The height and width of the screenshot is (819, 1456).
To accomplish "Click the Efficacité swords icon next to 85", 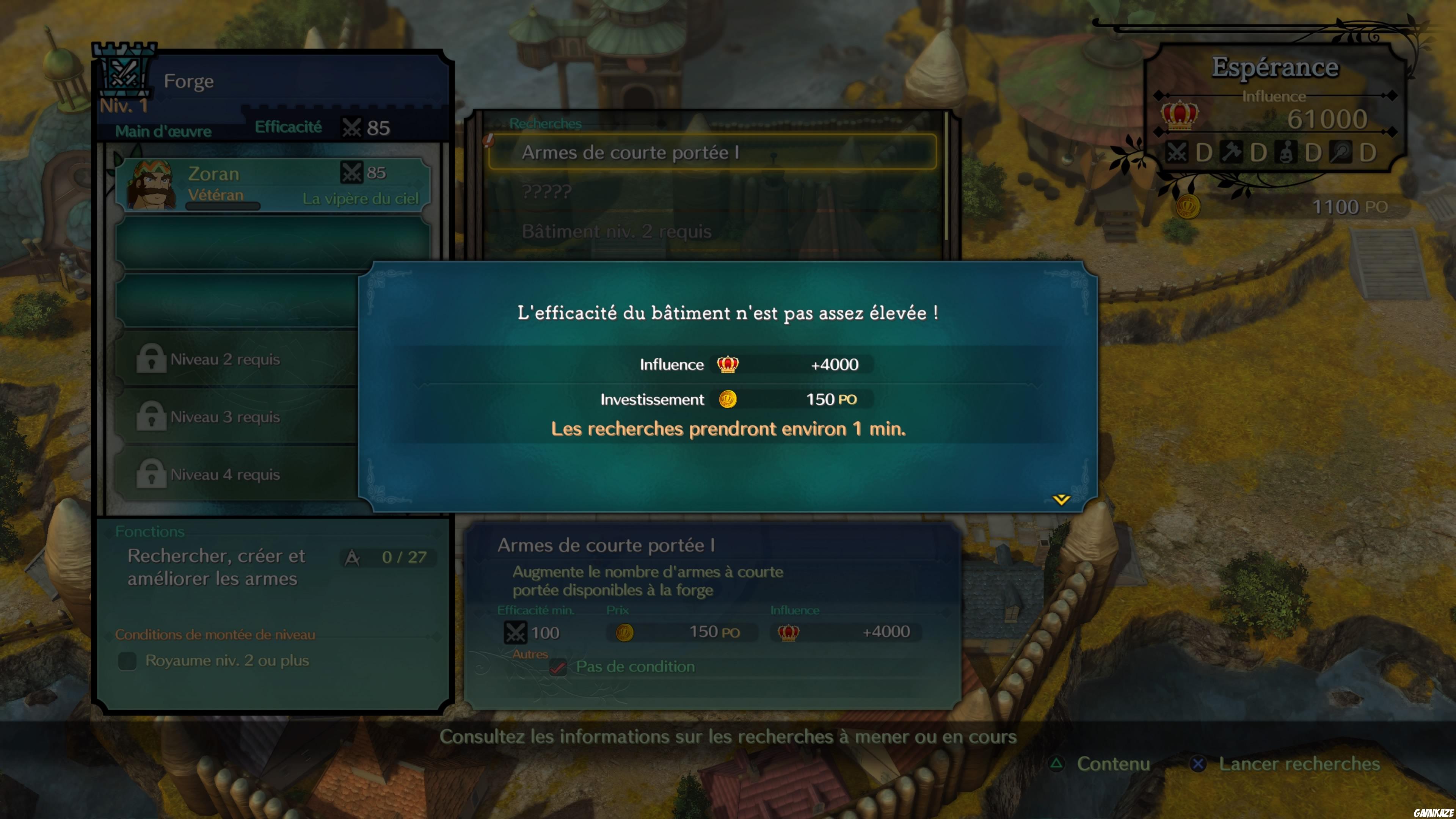I will 351,128.
